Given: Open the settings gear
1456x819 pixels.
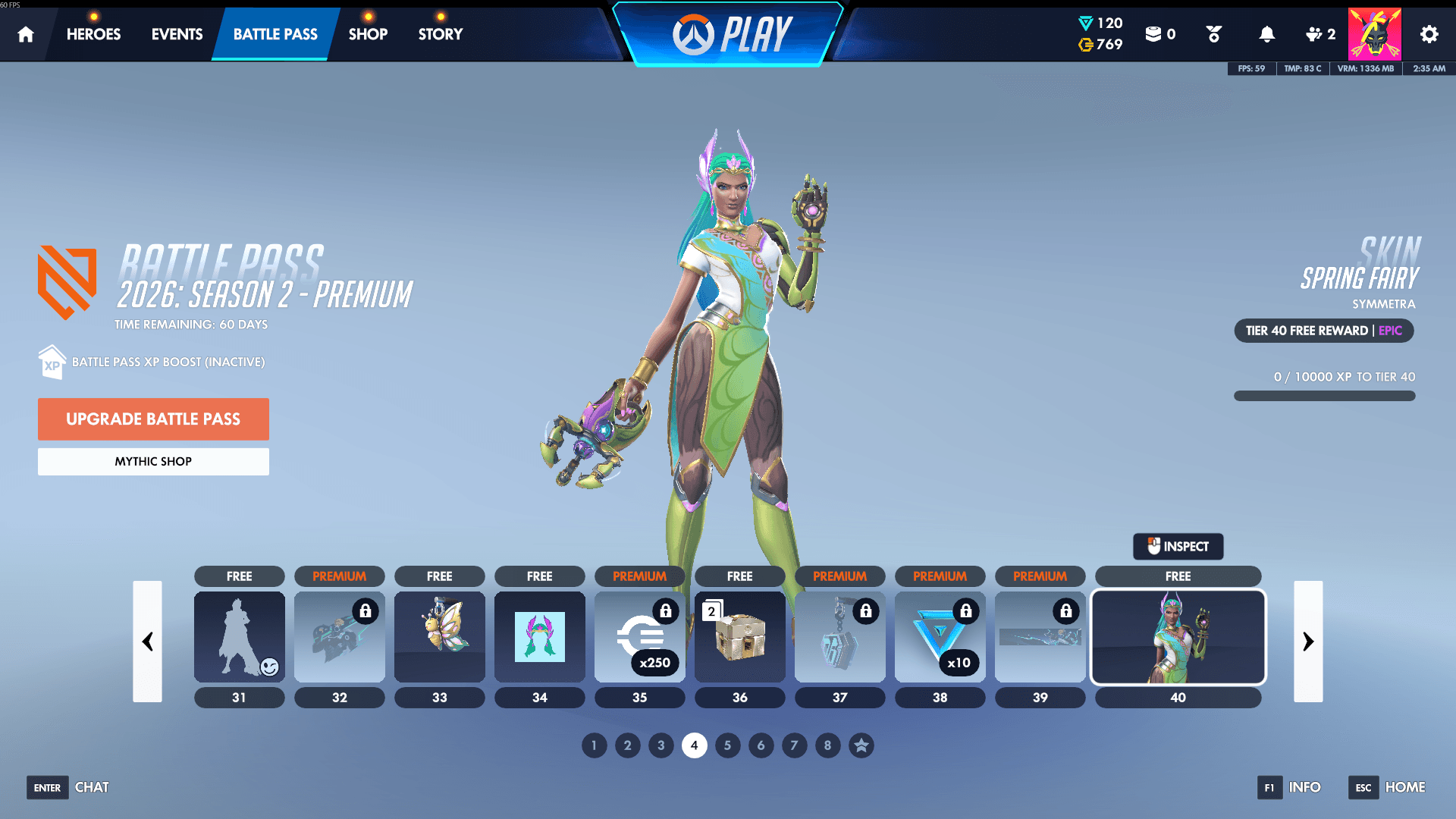Looking at the screenshot, I should [1429, 33].
